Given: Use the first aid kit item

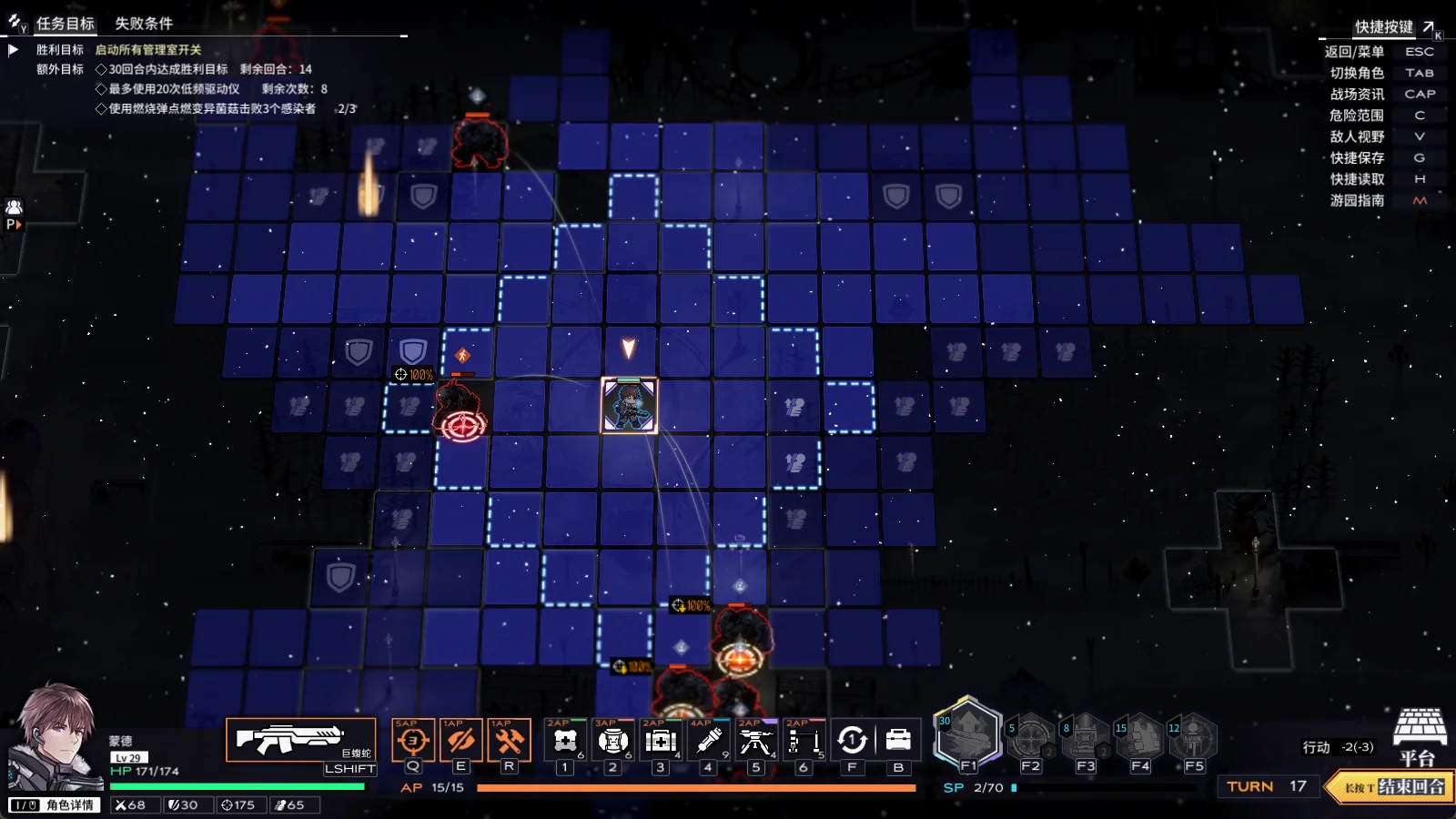Looking at the screenshot, I should click(661, 742).
